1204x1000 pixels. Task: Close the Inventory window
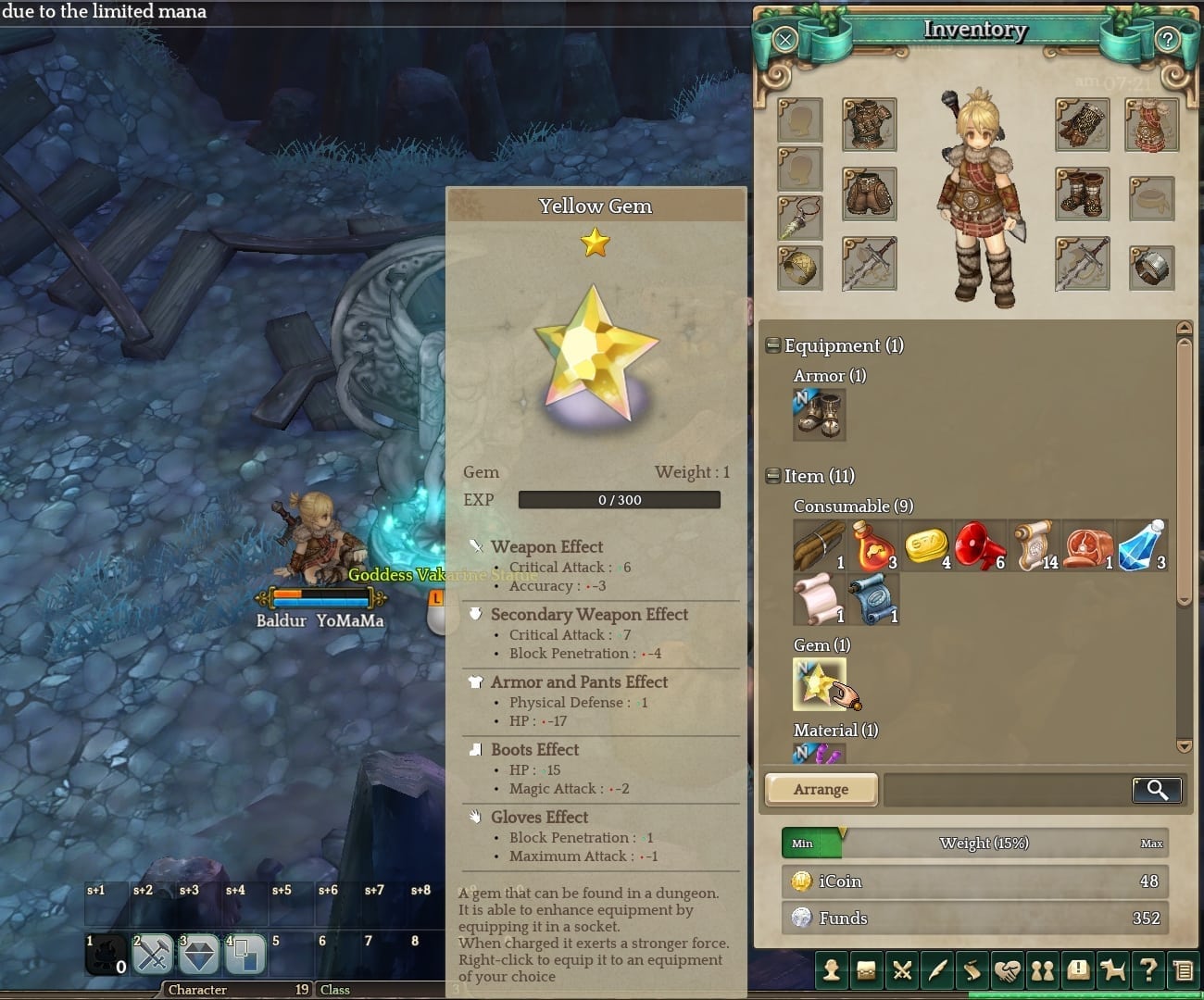tap(785, 40)
